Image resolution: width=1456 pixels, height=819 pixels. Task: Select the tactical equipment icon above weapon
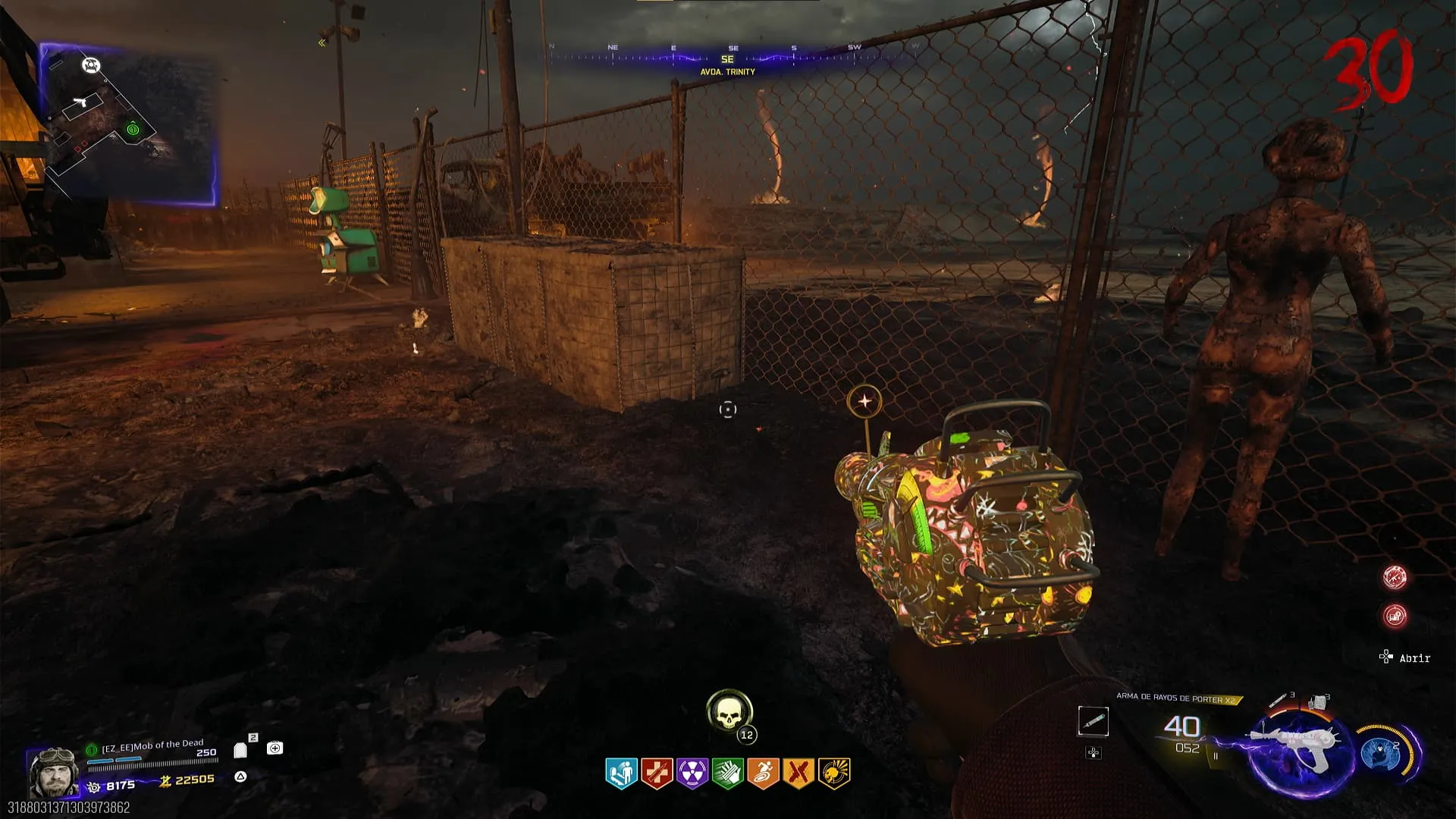pos(1279,699)
